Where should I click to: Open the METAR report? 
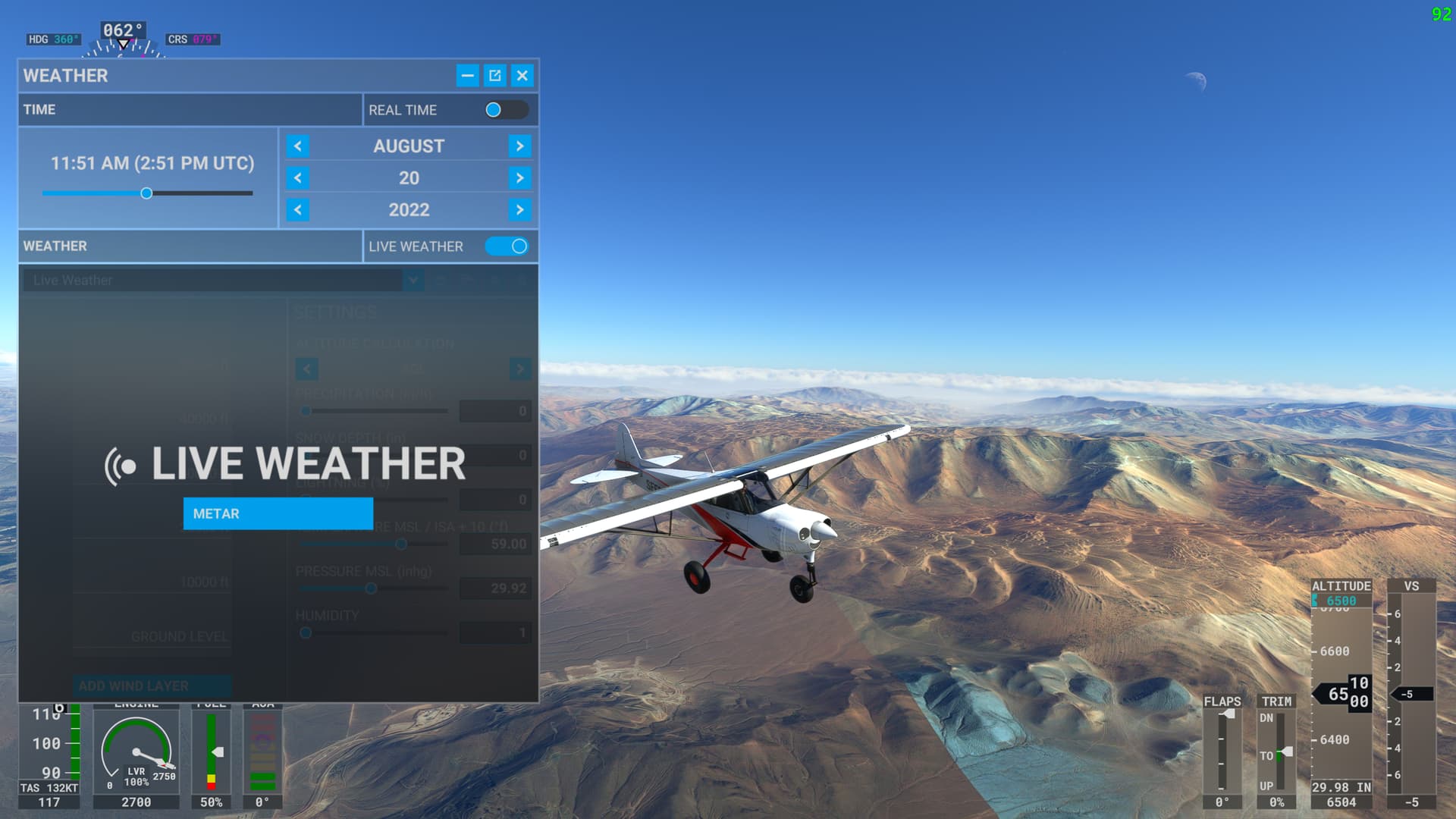coord(278,513)
